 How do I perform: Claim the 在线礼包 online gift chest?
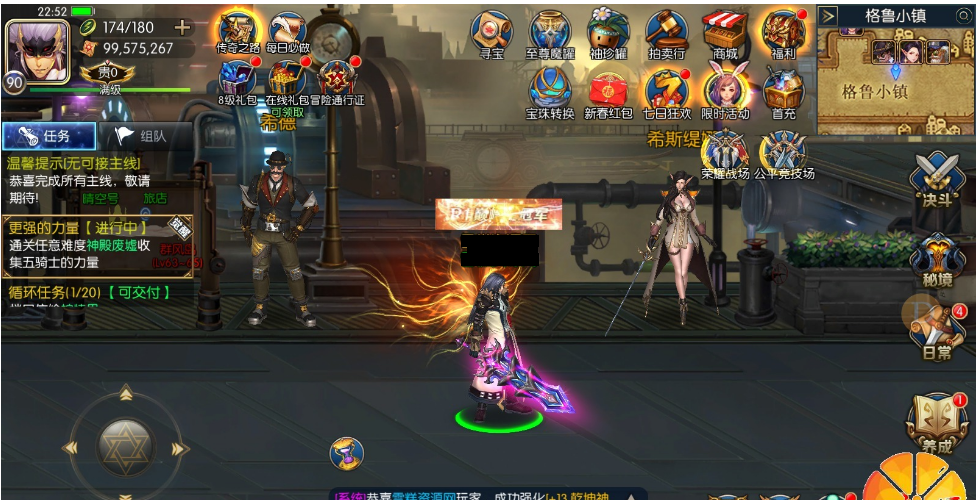pyautogui.click(x=288, y=77)
